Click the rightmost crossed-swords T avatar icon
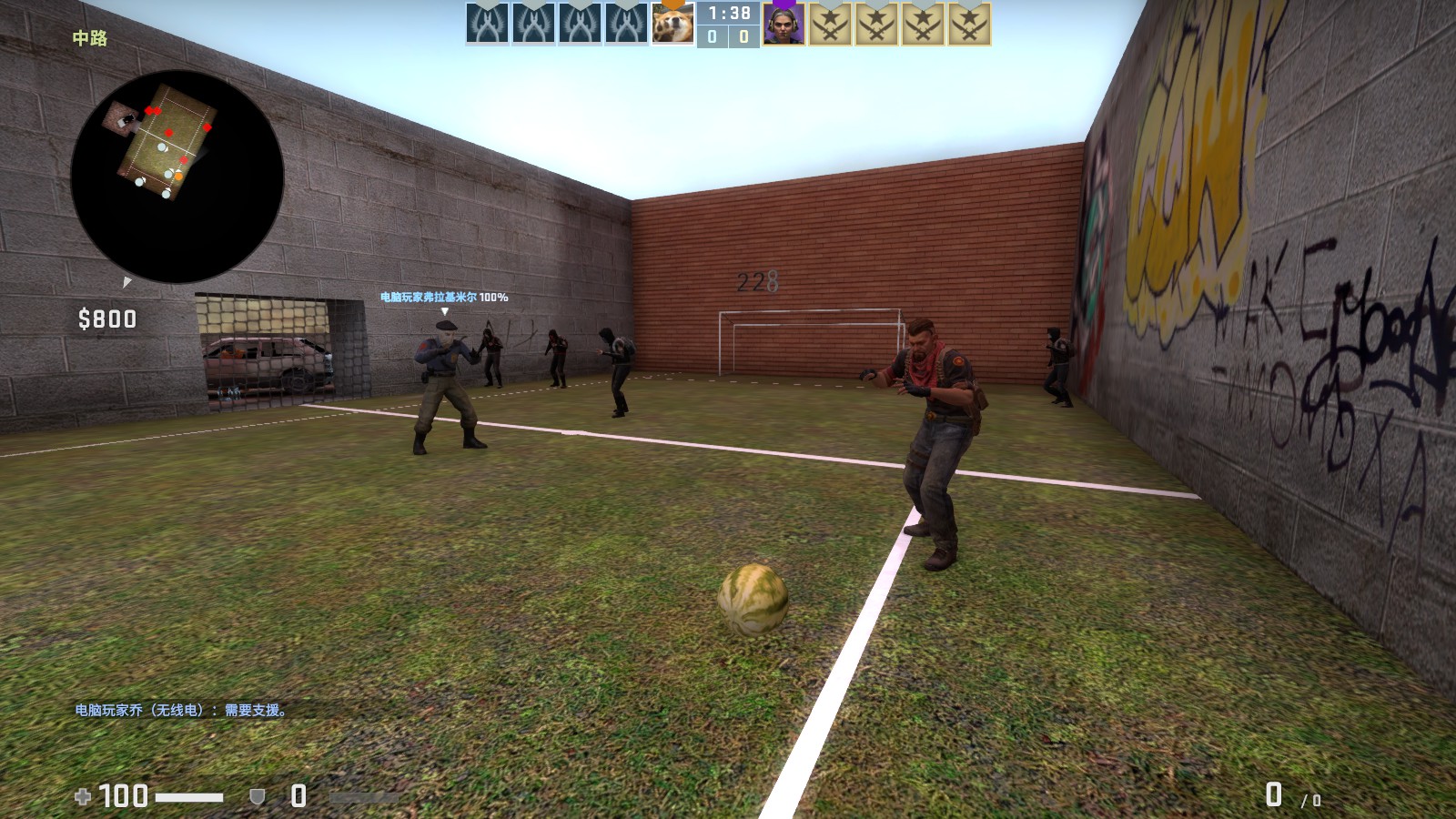 tap(967, 25)
